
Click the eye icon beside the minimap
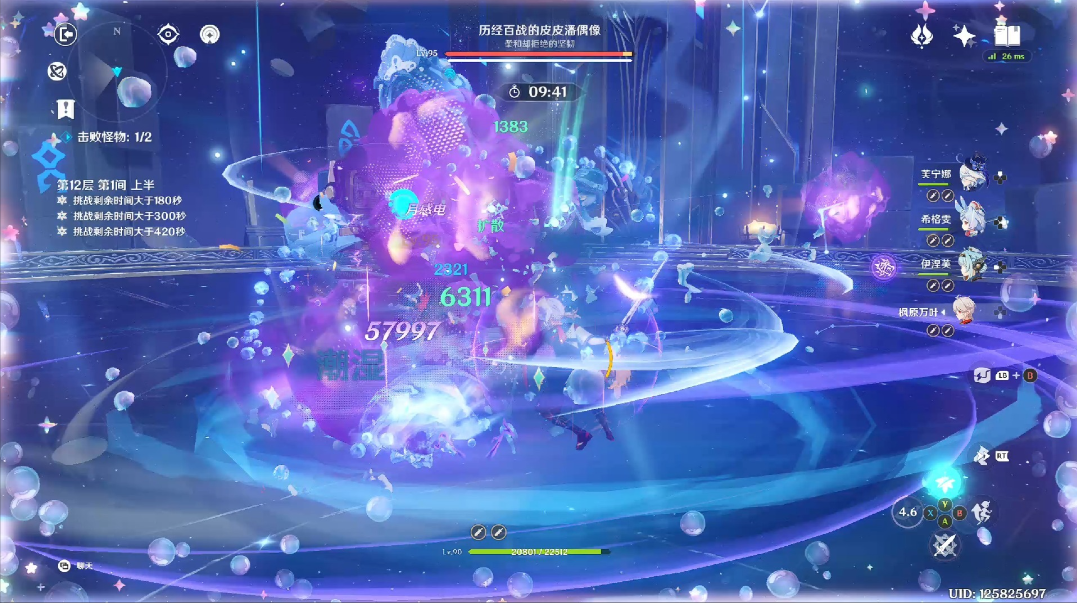coord(168,34)
